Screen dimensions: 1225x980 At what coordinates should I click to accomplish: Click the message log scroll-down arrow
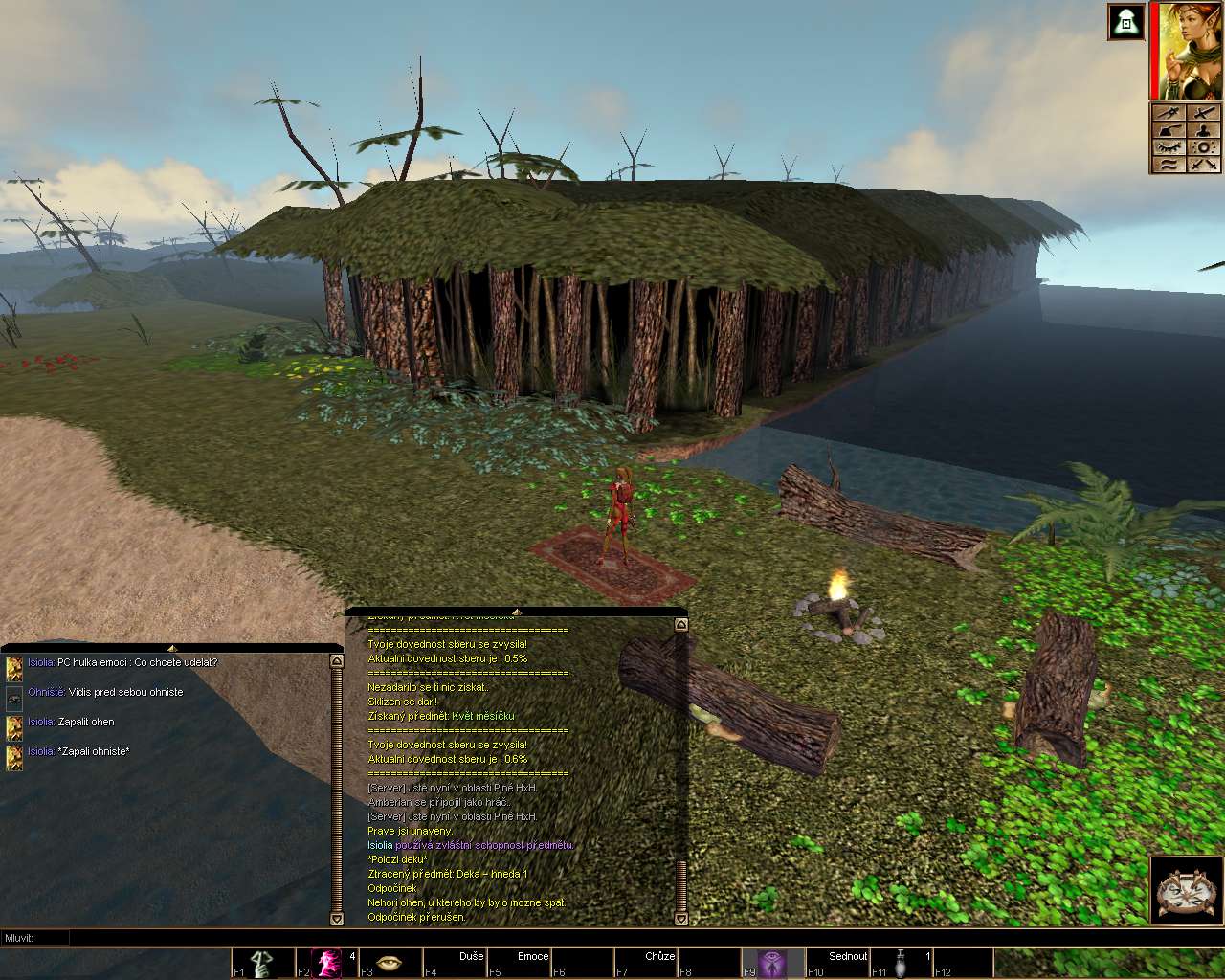[680, 919]
